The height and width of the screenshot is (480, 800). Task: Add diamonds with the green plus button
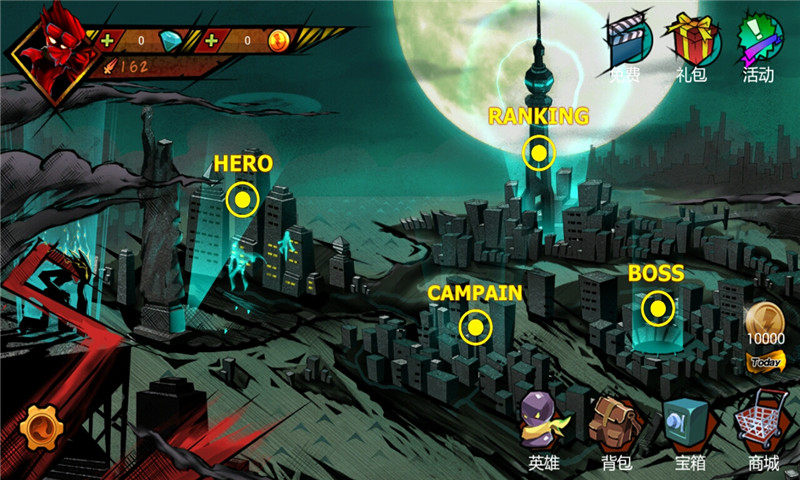[x=106, y=41]
